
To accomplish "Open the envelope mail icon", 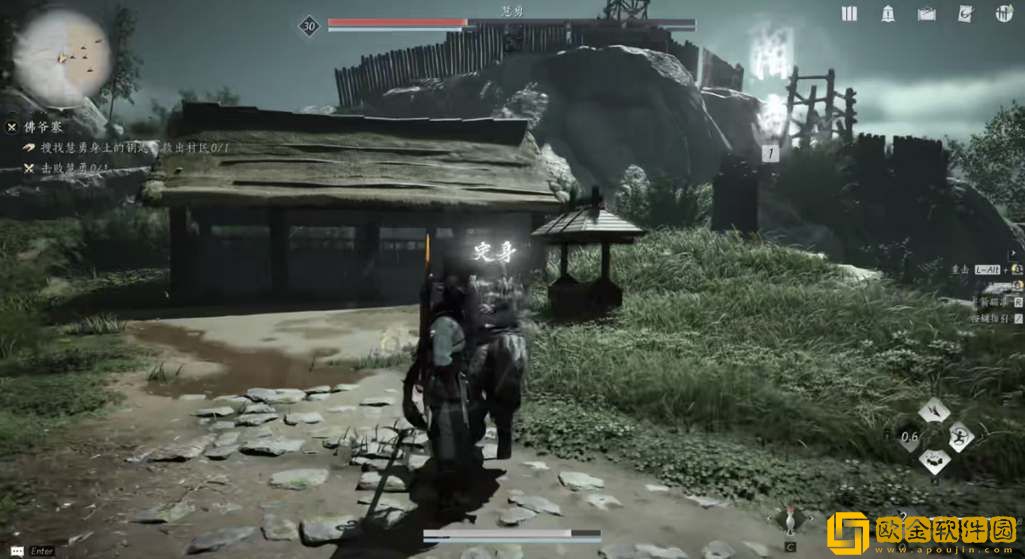I will 926,13.
